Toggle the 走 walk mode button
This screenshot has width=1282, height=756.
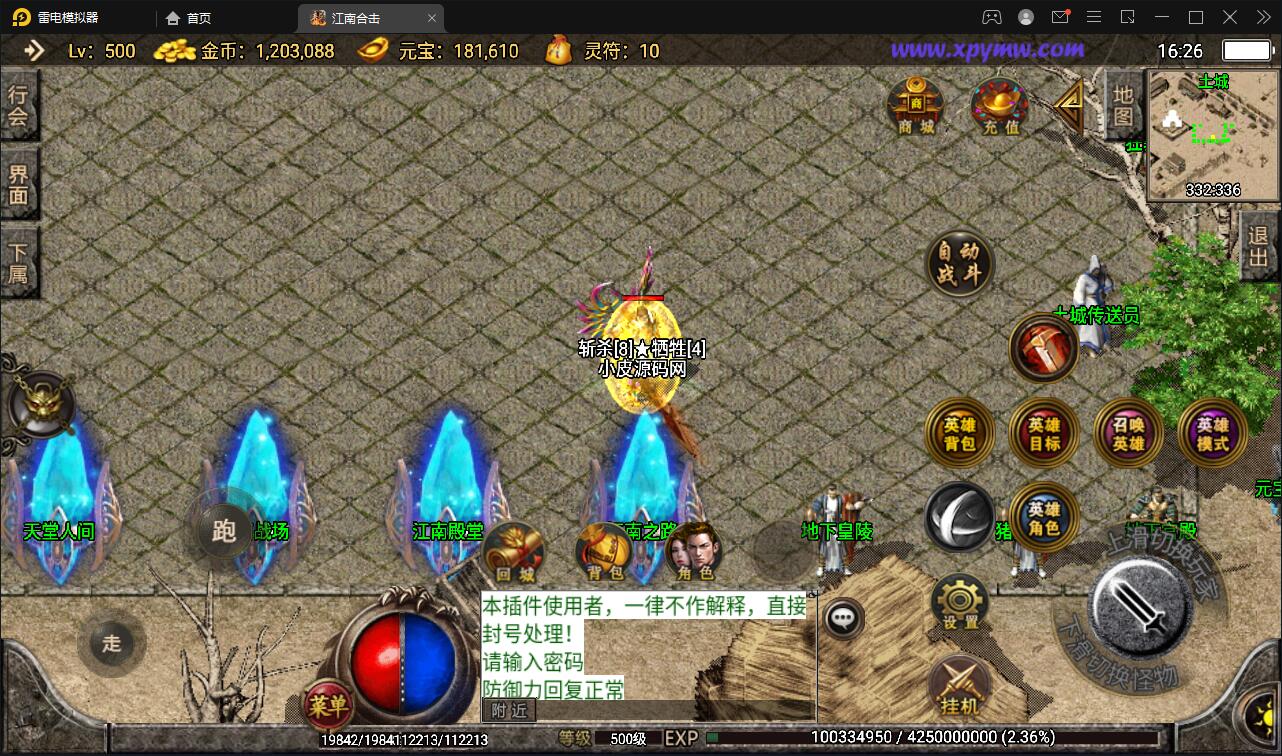pyautogui.click(x=112, y=644)
